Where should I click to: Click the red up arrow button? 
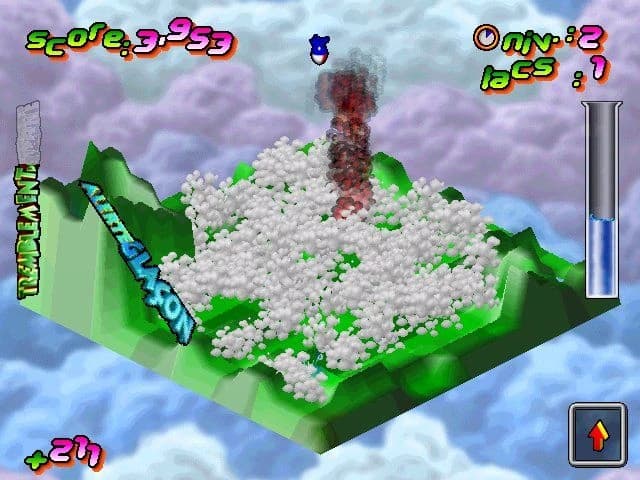pyautogui.click(x=598, y=435)
